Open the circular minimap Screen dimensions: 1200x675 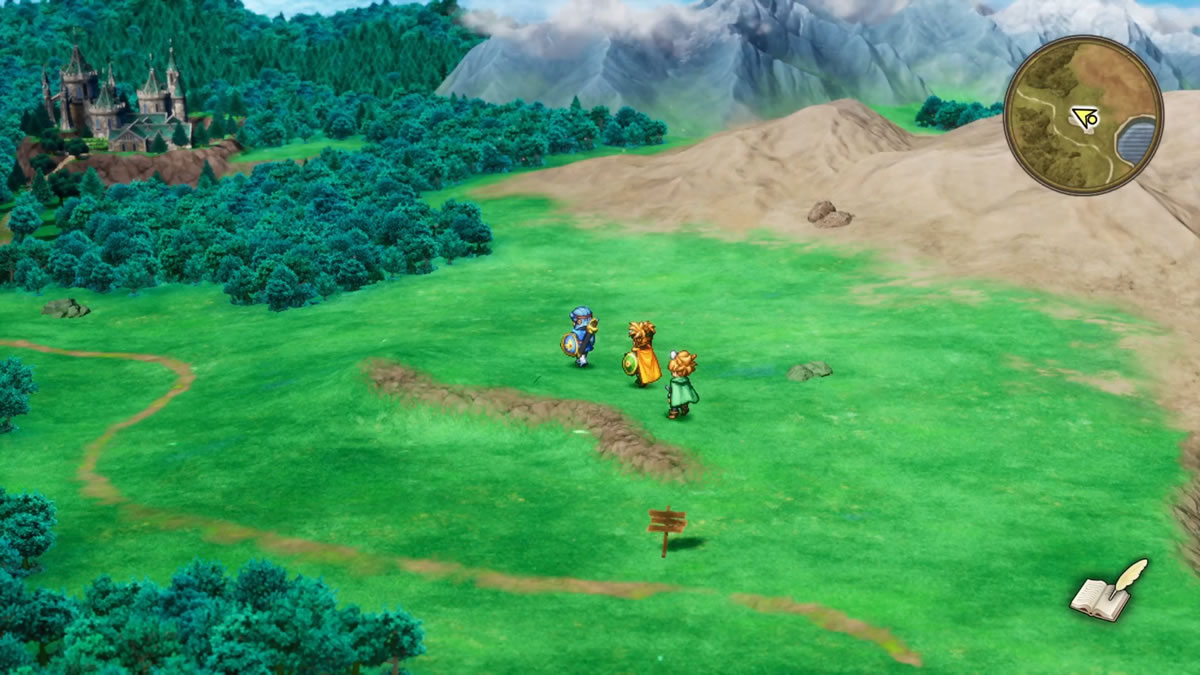(1083, 115)
